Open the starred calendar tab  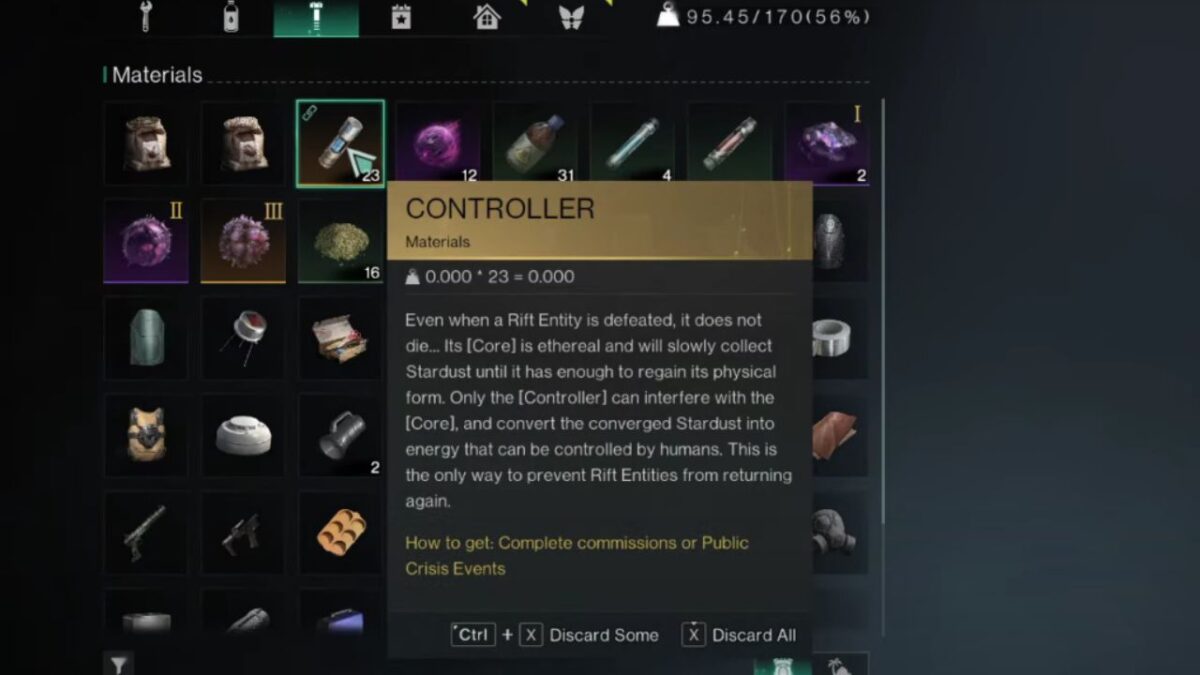click(401, 17)
